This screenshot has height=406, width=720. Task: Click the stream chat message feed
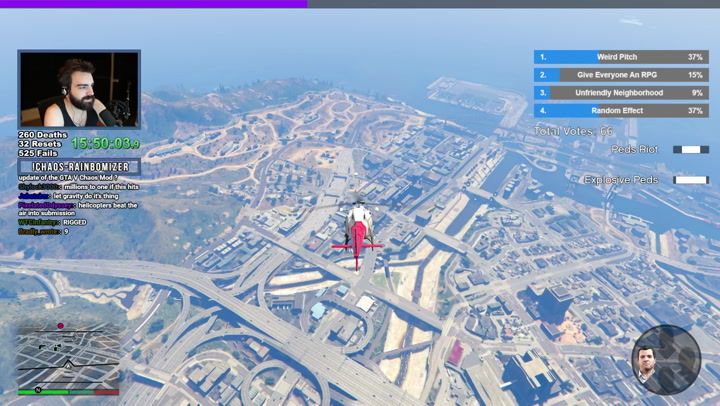pyautogui.click(x=78, y=204)
